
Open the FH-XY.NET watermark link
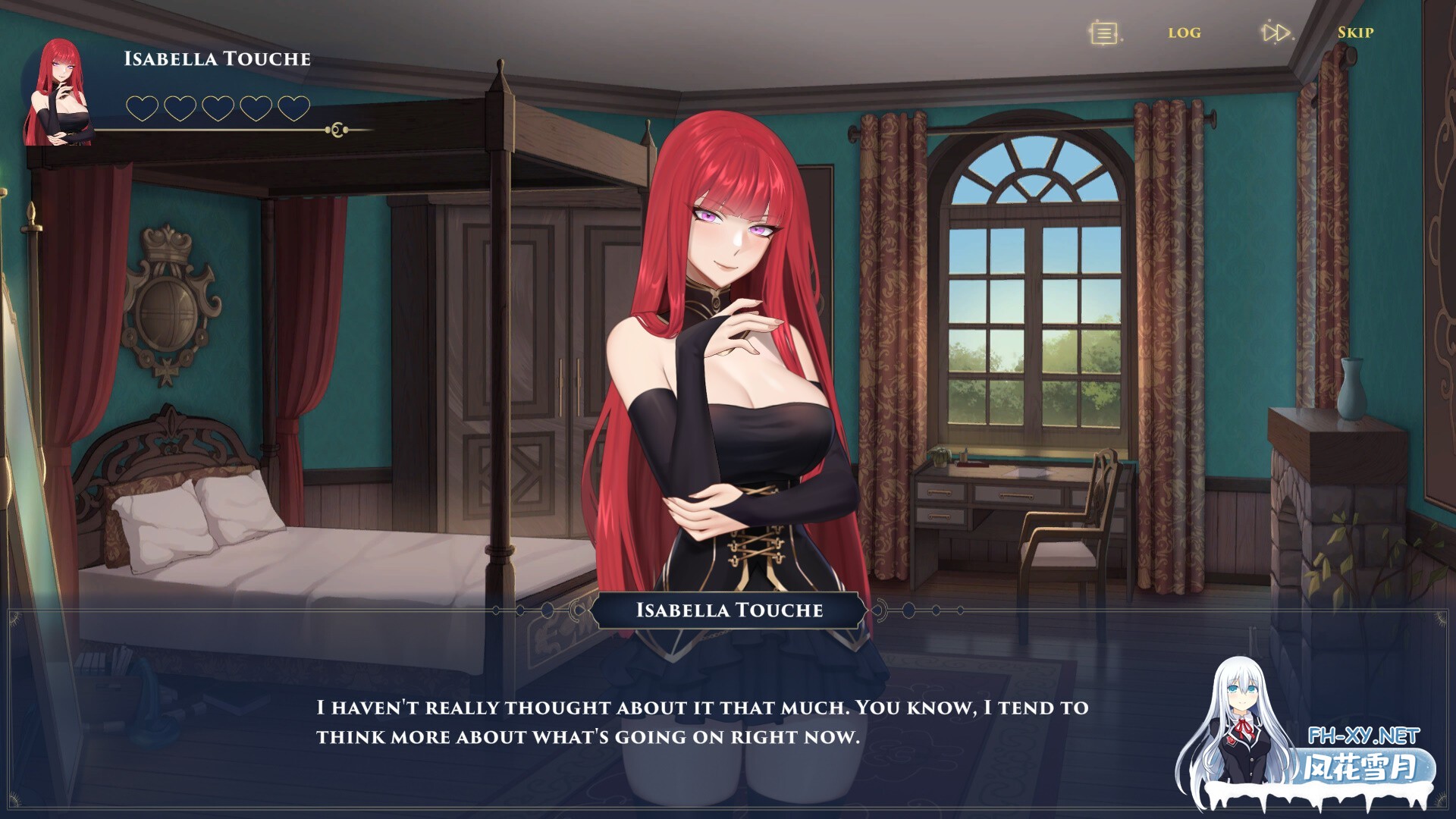tap(1363, 736)
